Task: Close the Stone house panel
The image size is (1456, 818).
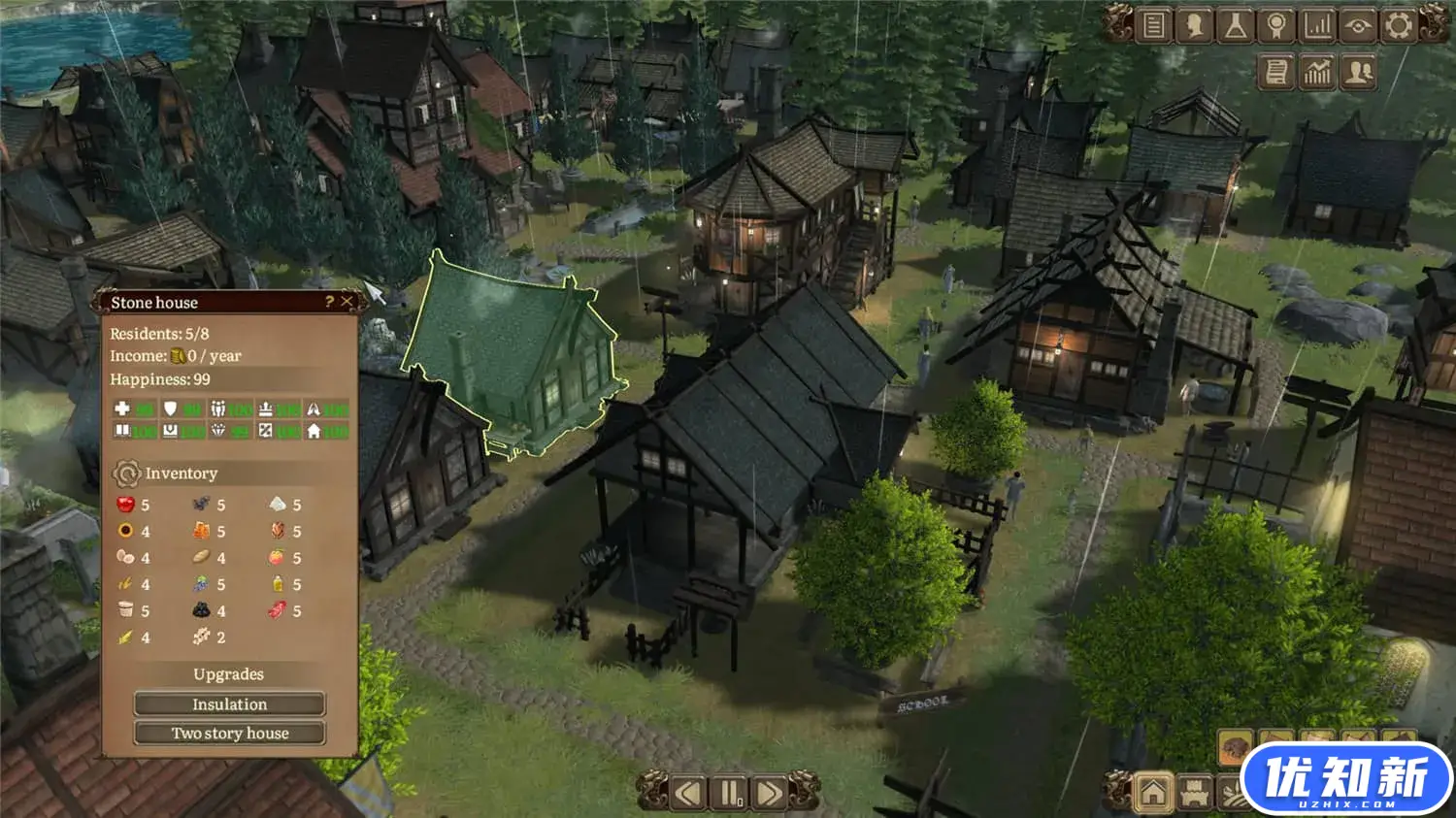Action: point(347,302)
